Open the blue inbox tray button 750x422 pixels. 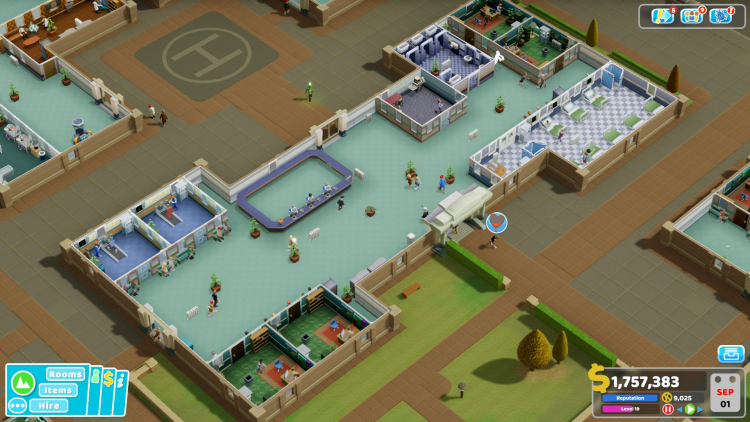tap(730, 354)
